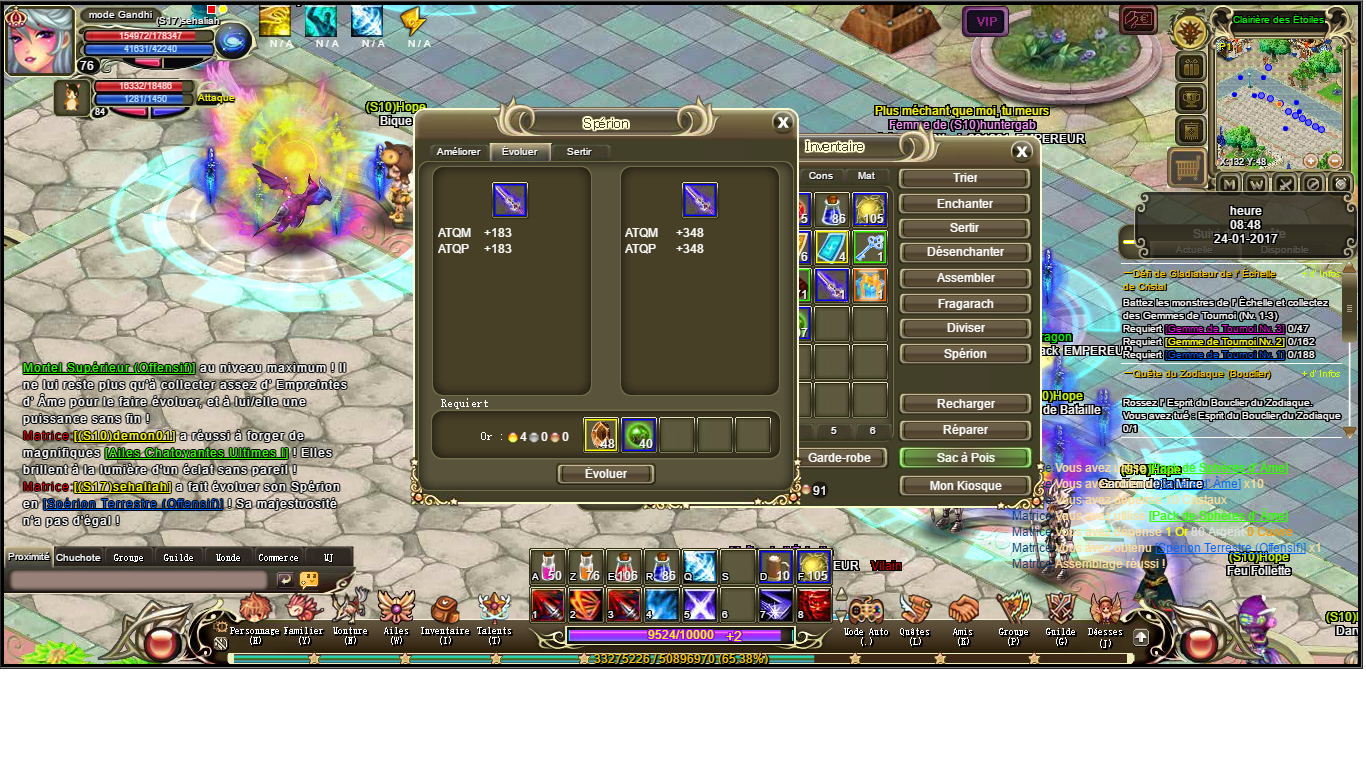Open Mon Kiosque shop
This screenshot has width=1366, height=768.
pyautogui.click(x=964, y=485)
